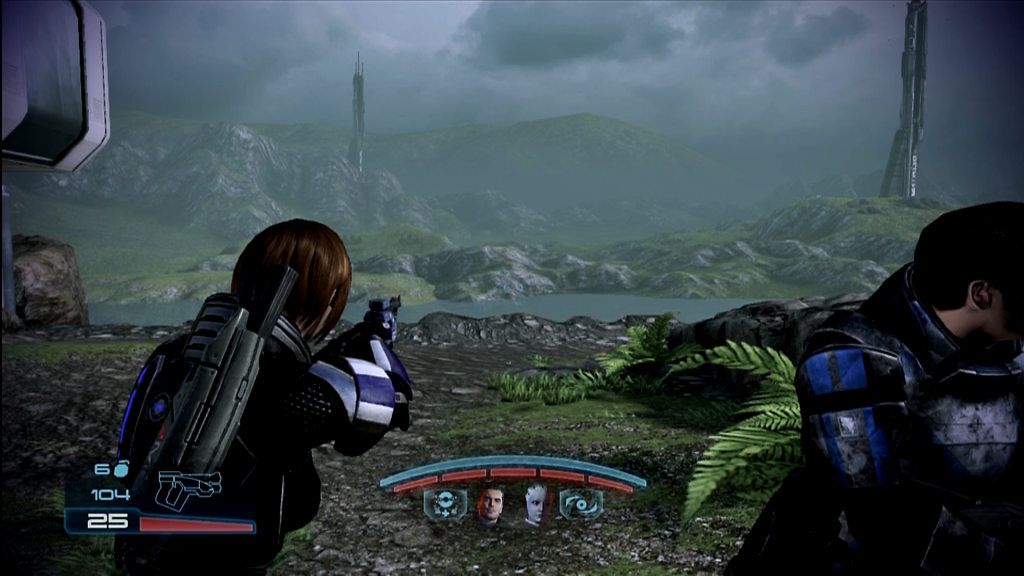Activate the power icon beside the male portrait

[445, 505]
